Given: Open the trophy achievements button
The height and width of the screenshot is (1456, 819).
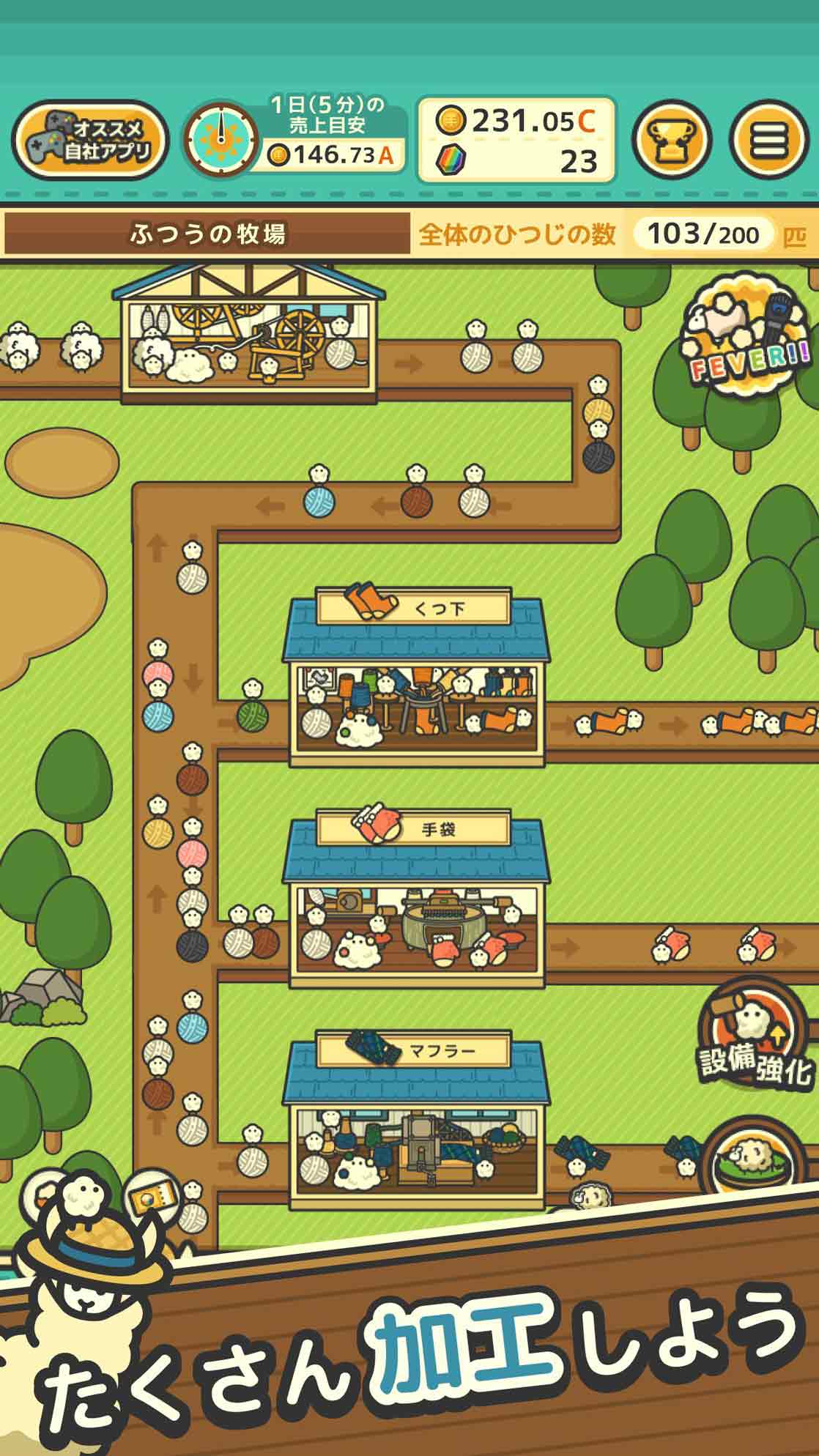Looking at the screenshot, I should point(672,139).
